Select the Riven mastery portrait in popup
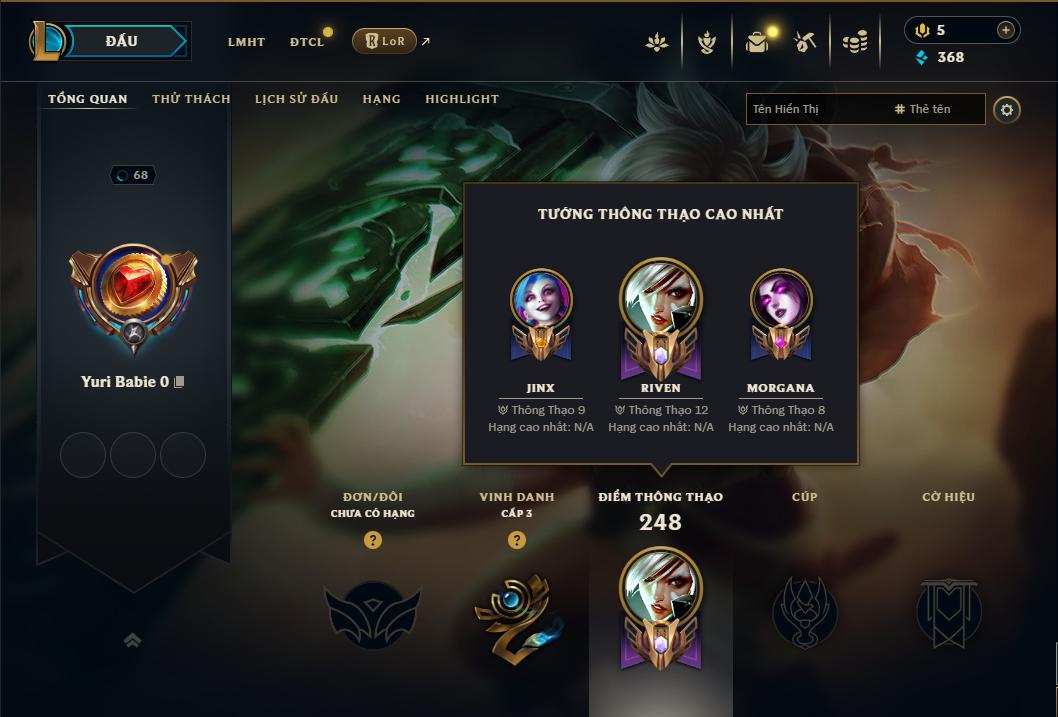This screenshot has height=717, width=1058. point(660,300)
